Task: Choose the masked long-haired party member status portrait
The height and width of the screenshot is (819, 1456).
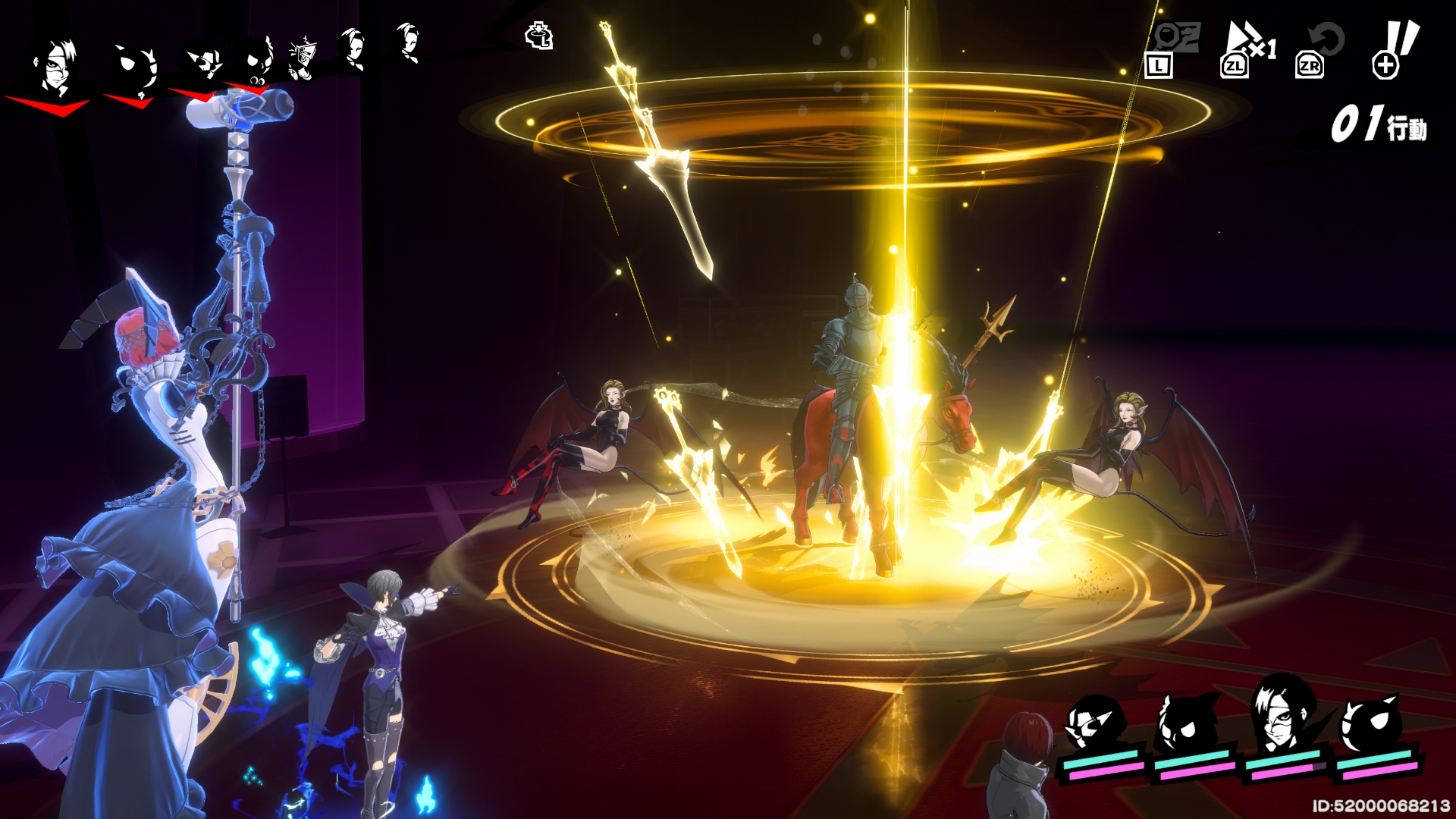Action: click(x=1280, y=717)
